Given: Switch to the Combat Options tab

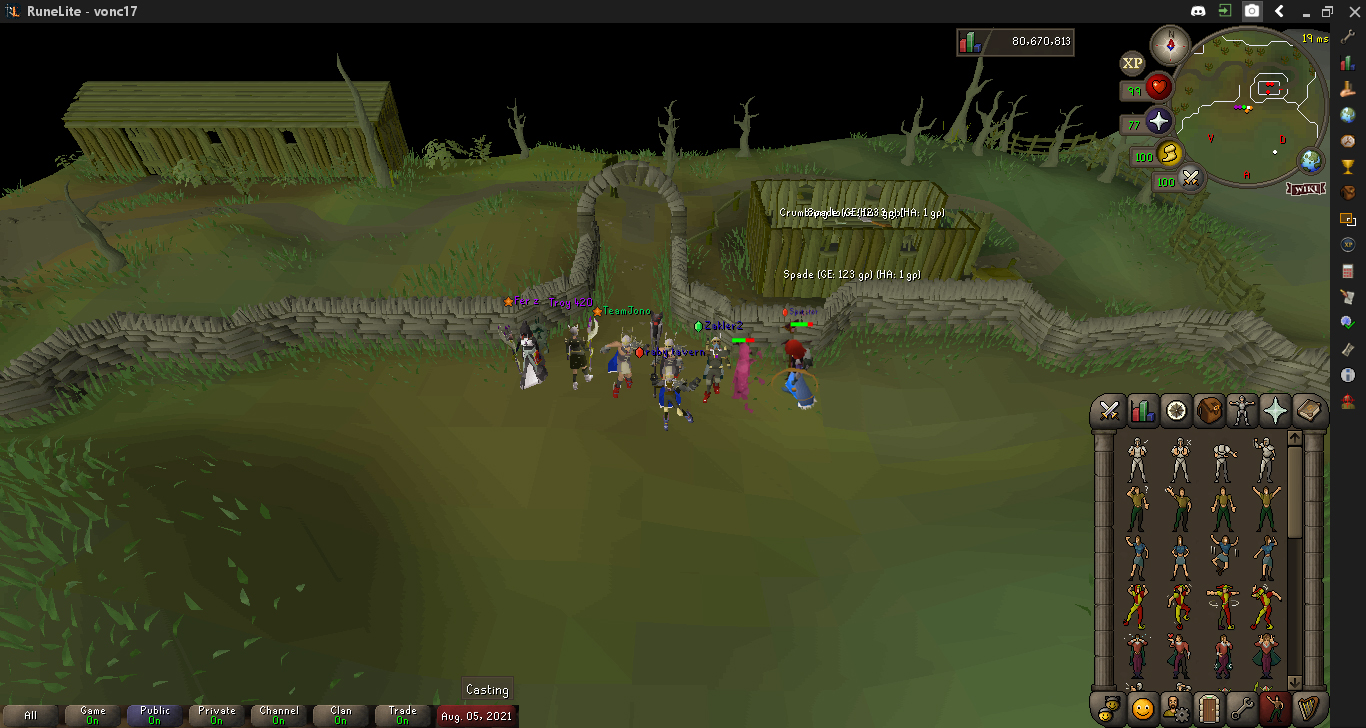Looking at the screenshot, I should pyautogui.click(x=1108, y=412).
